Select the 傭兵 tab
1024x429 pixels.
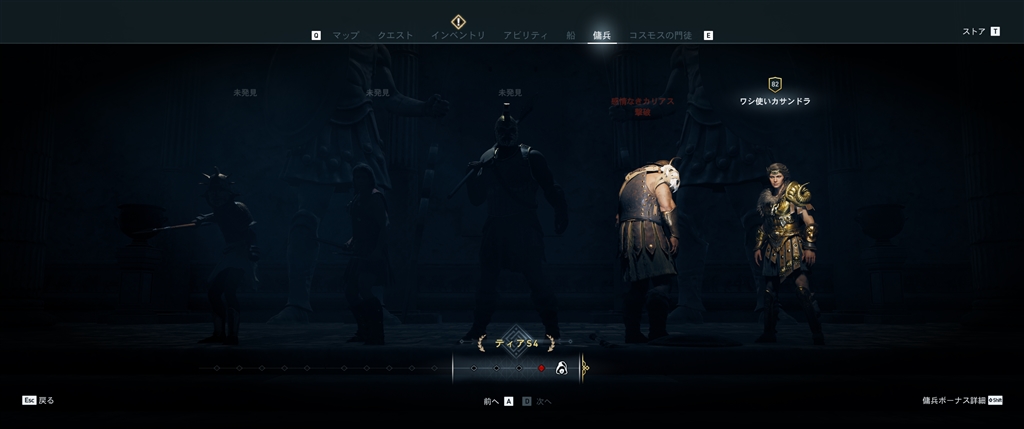coord(602,35)
